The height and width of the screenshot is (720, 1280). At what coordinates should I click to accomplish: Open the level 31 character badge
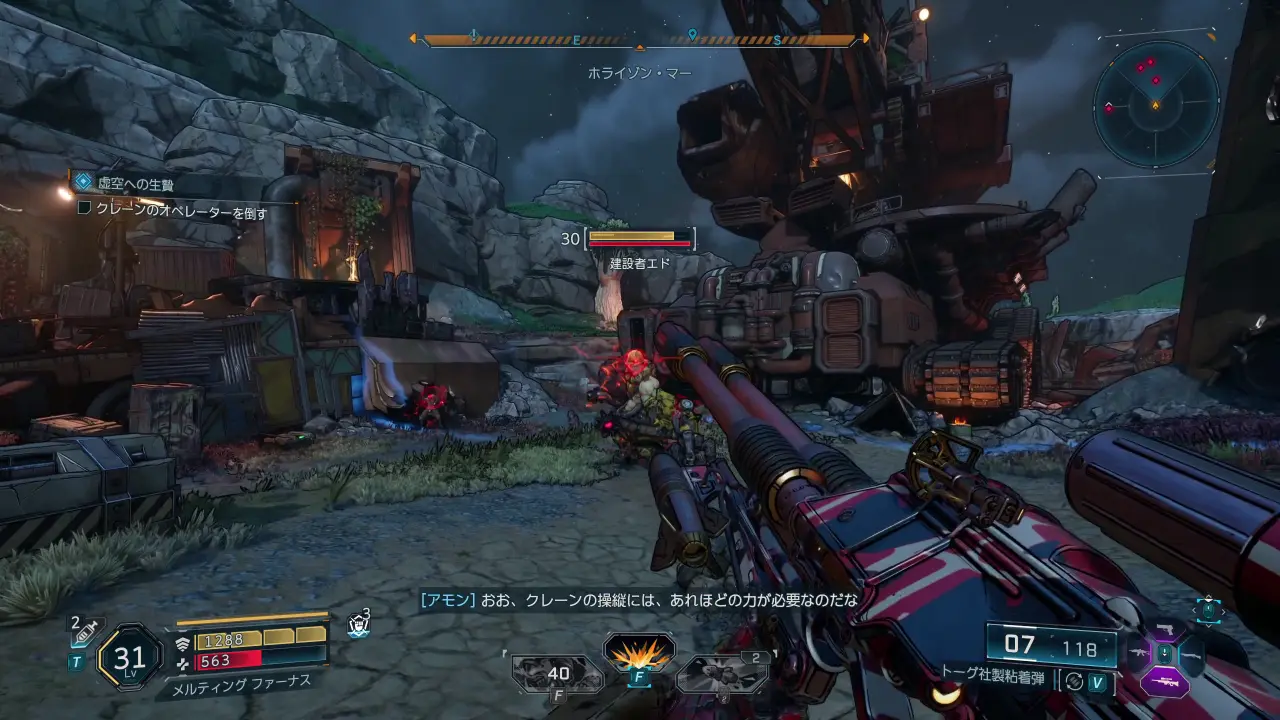130,657
